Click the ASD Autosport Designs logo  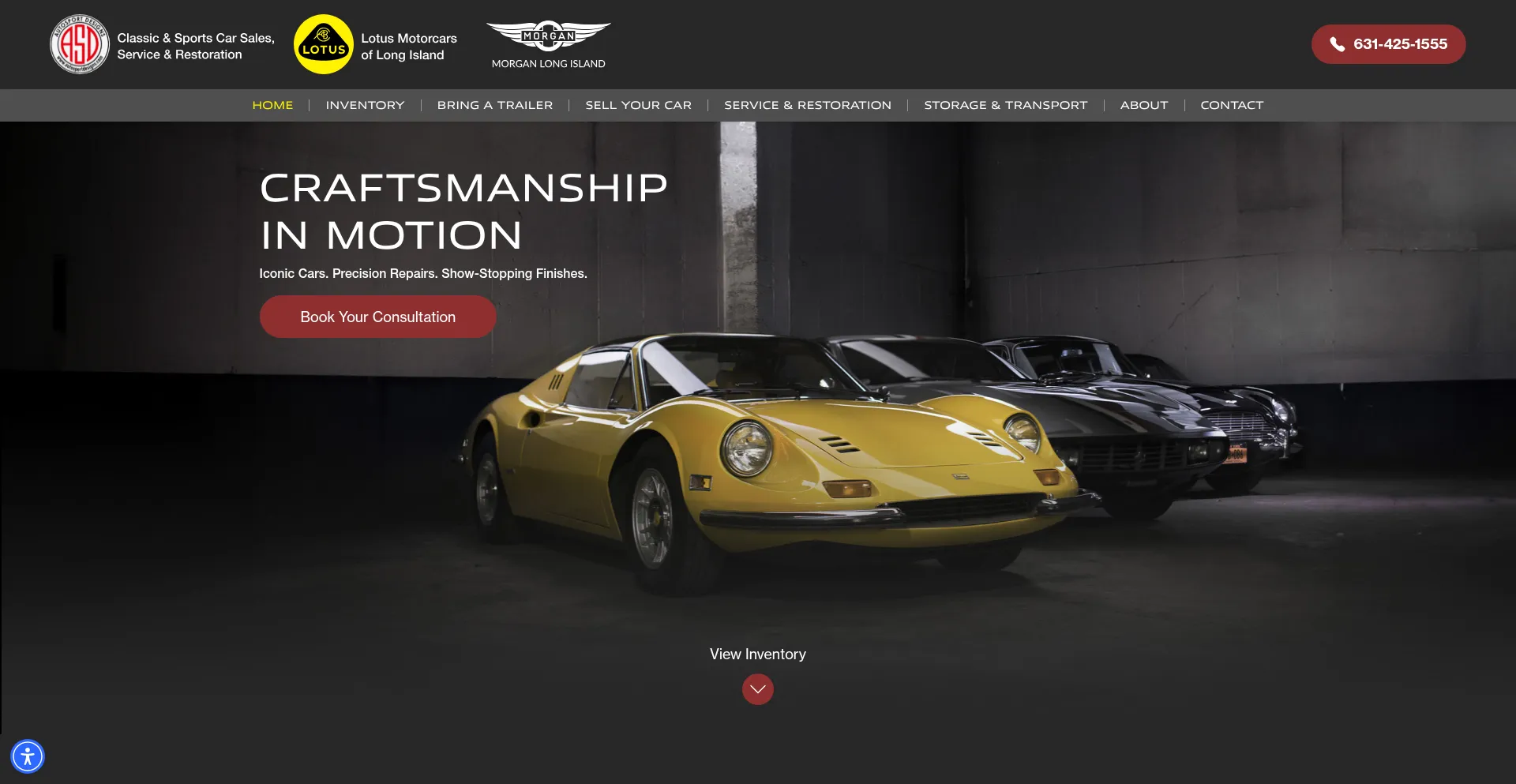coord(80,44)
